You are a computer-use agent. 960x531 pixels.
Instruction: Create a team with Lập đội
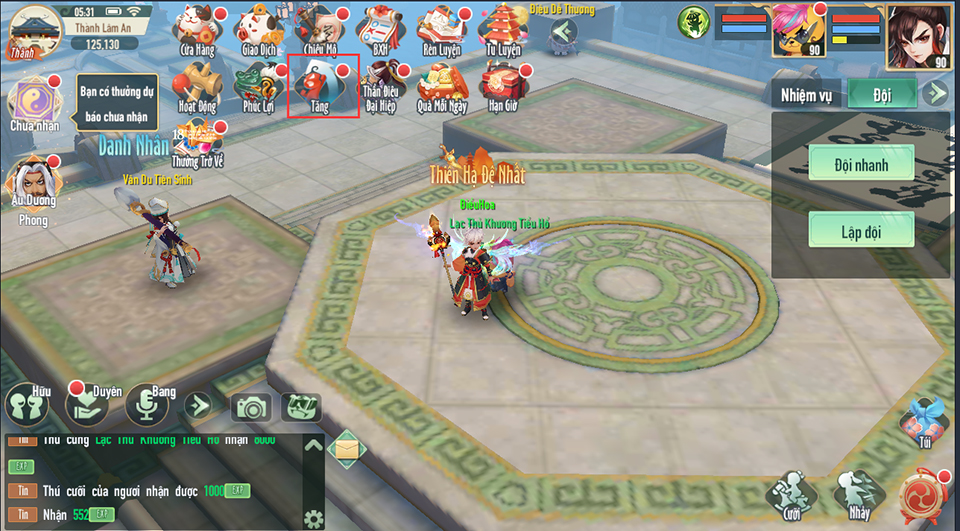tap(861, 230)
